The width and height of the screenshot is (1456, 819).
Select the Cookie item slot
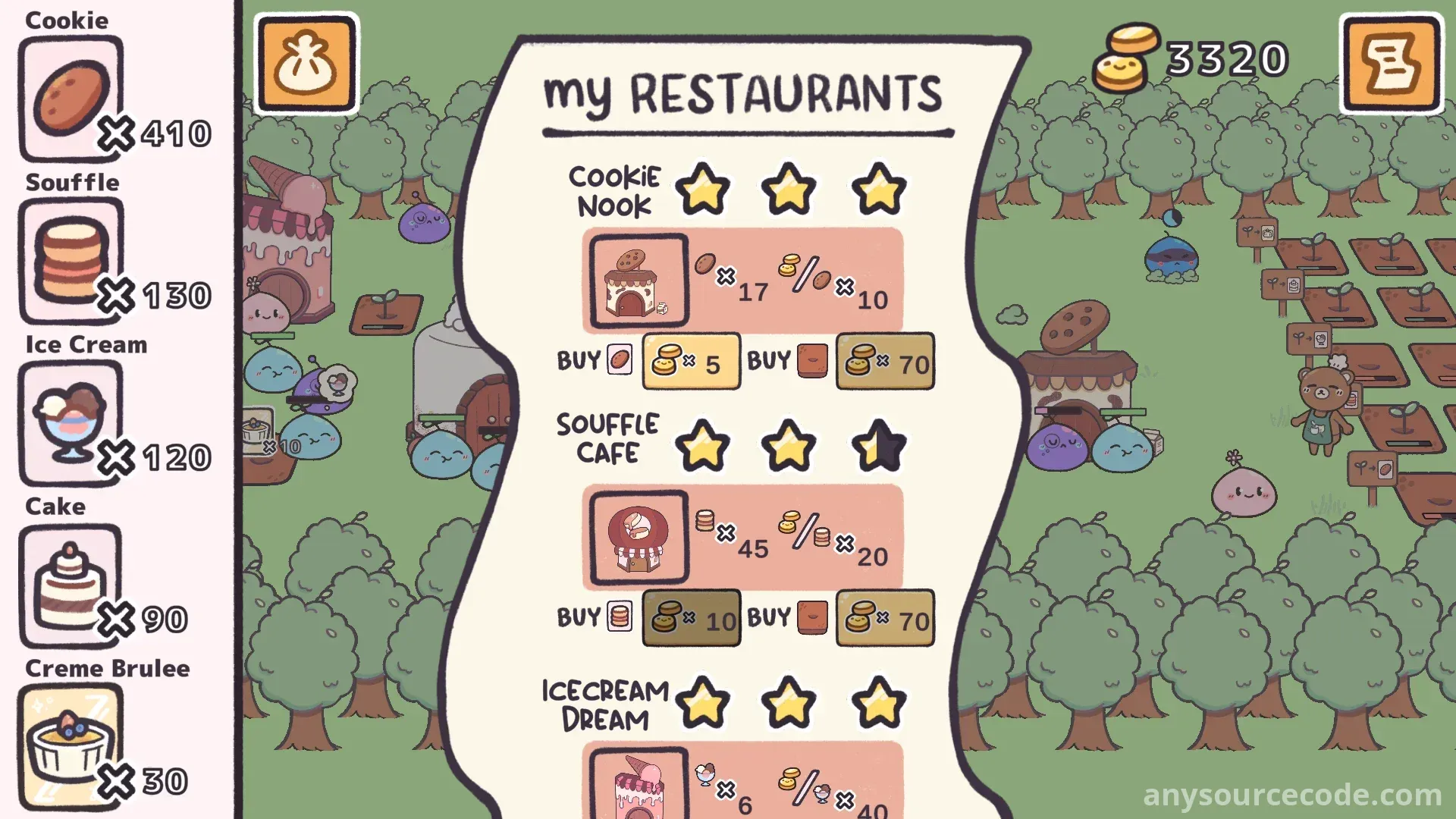(x=71, y=99)
